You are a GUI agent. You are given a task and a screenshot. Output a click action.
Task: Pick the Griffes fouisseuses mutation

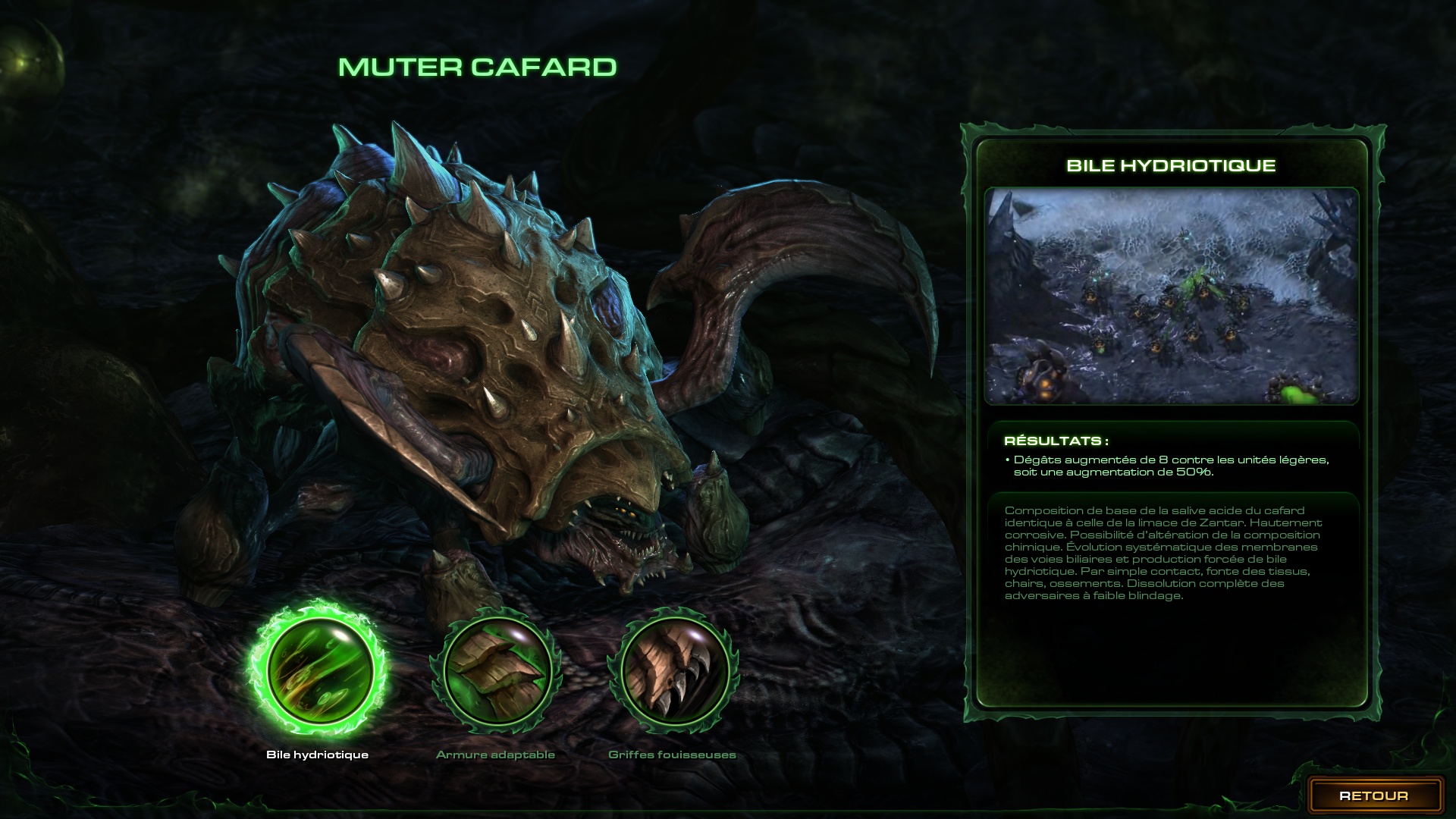(673, 670)
